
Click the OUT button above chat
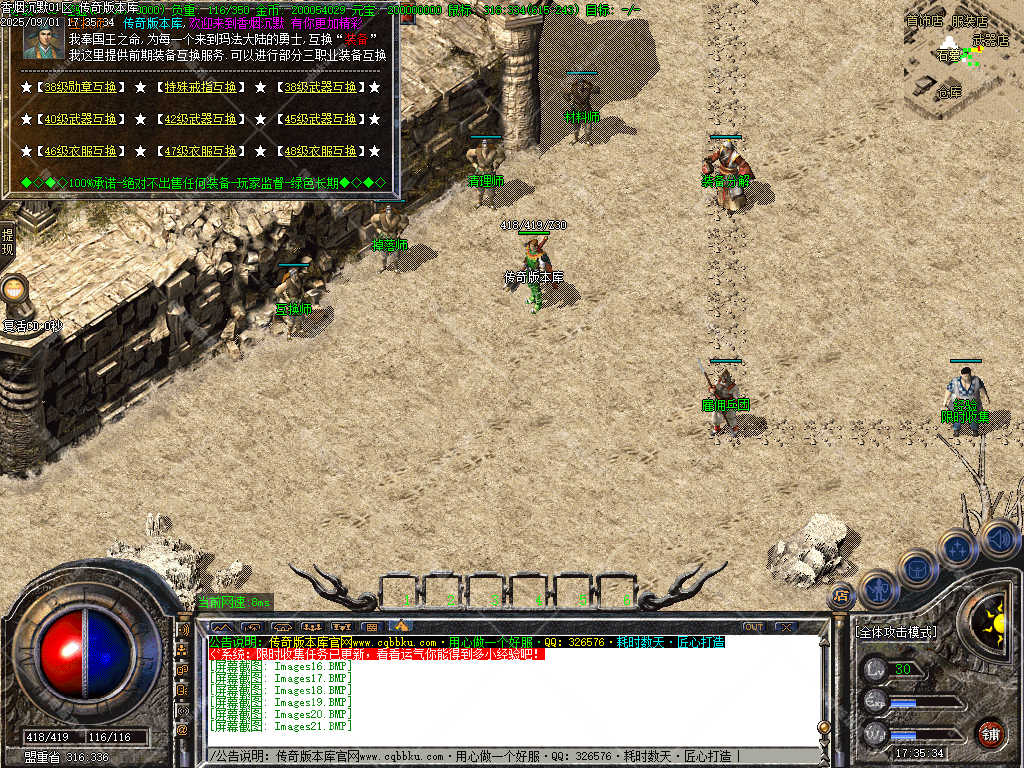[753, 627]
